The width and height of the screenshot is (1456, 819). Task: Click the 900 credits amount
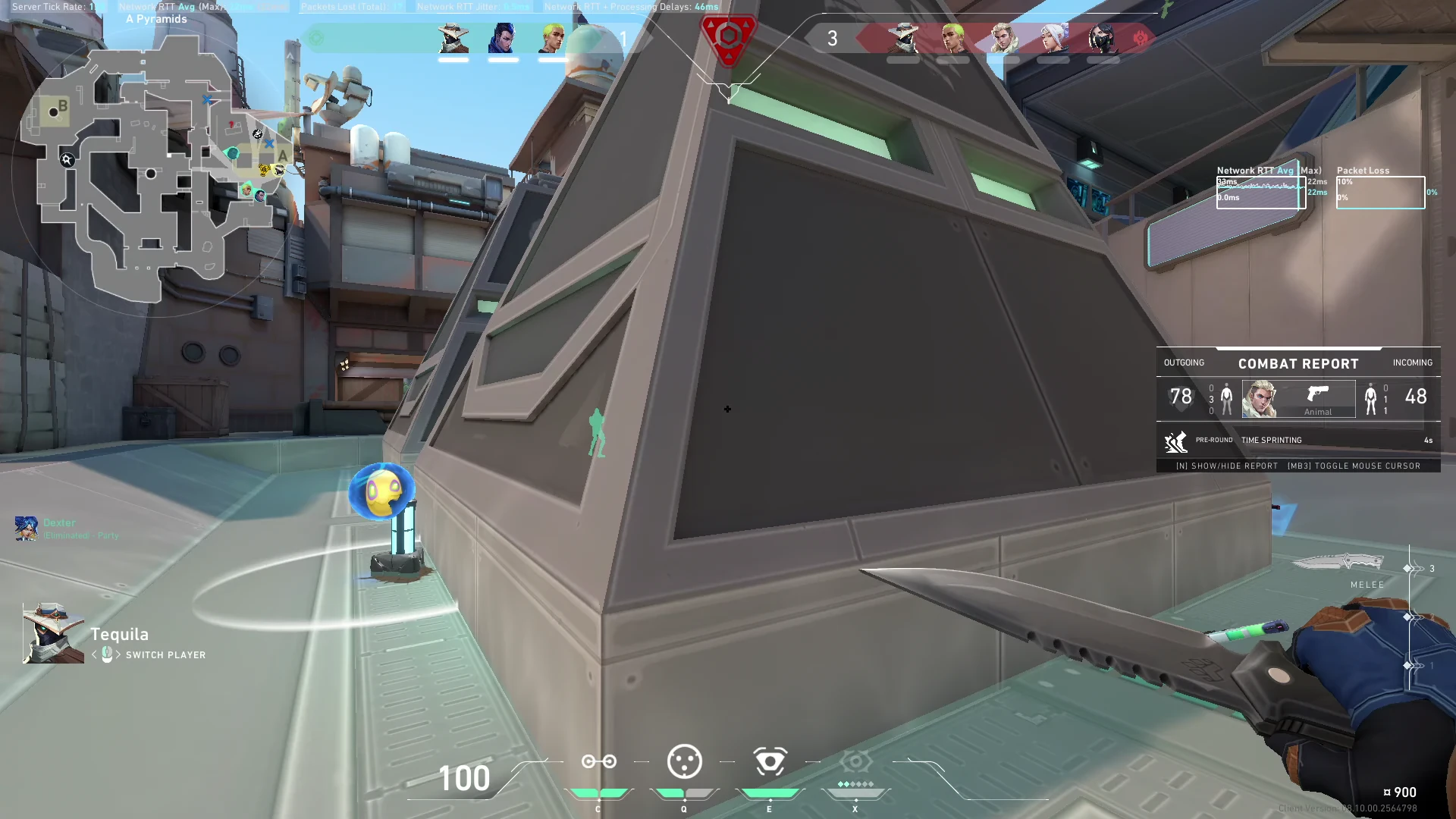(x=1404, y=791)
